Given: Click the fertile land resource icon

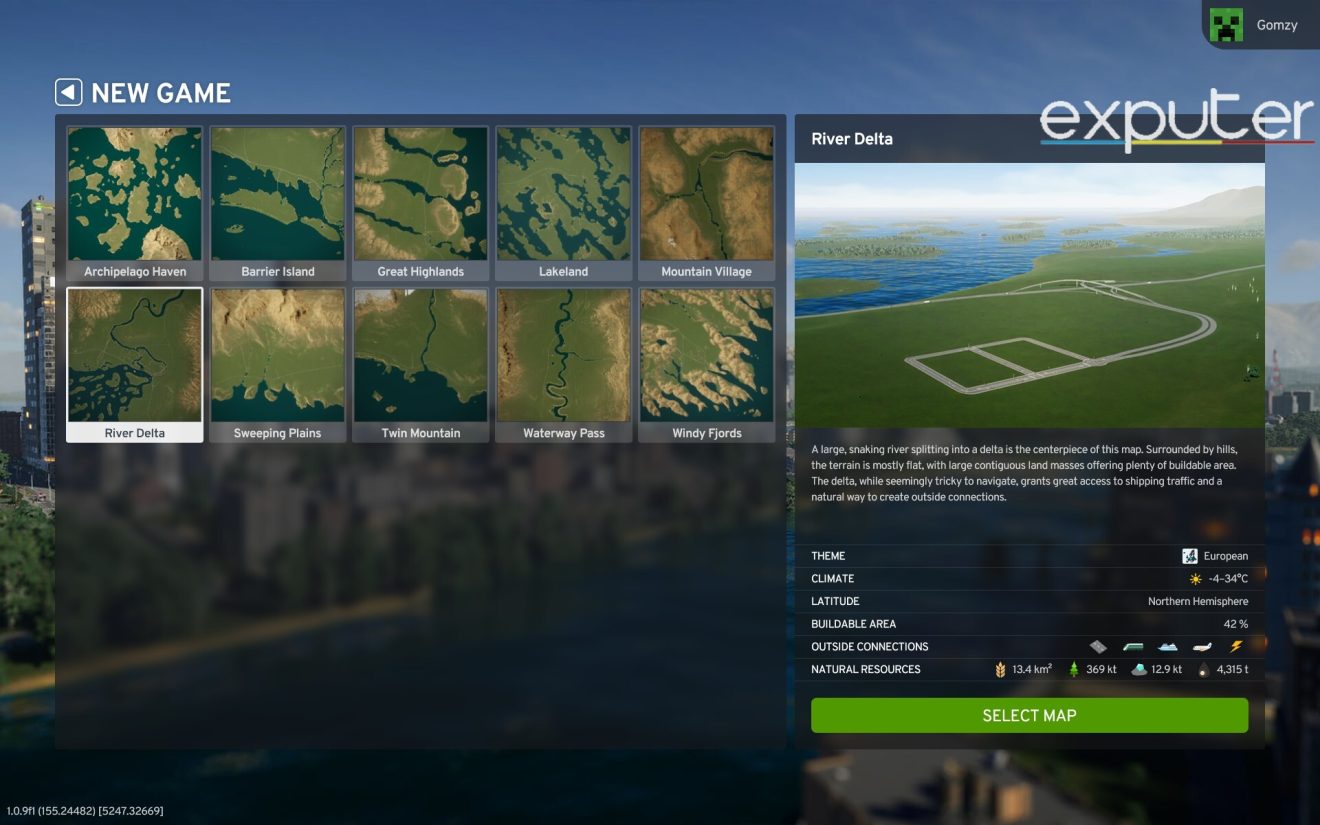Looking at the screenshot, I should pos(1001,669).
